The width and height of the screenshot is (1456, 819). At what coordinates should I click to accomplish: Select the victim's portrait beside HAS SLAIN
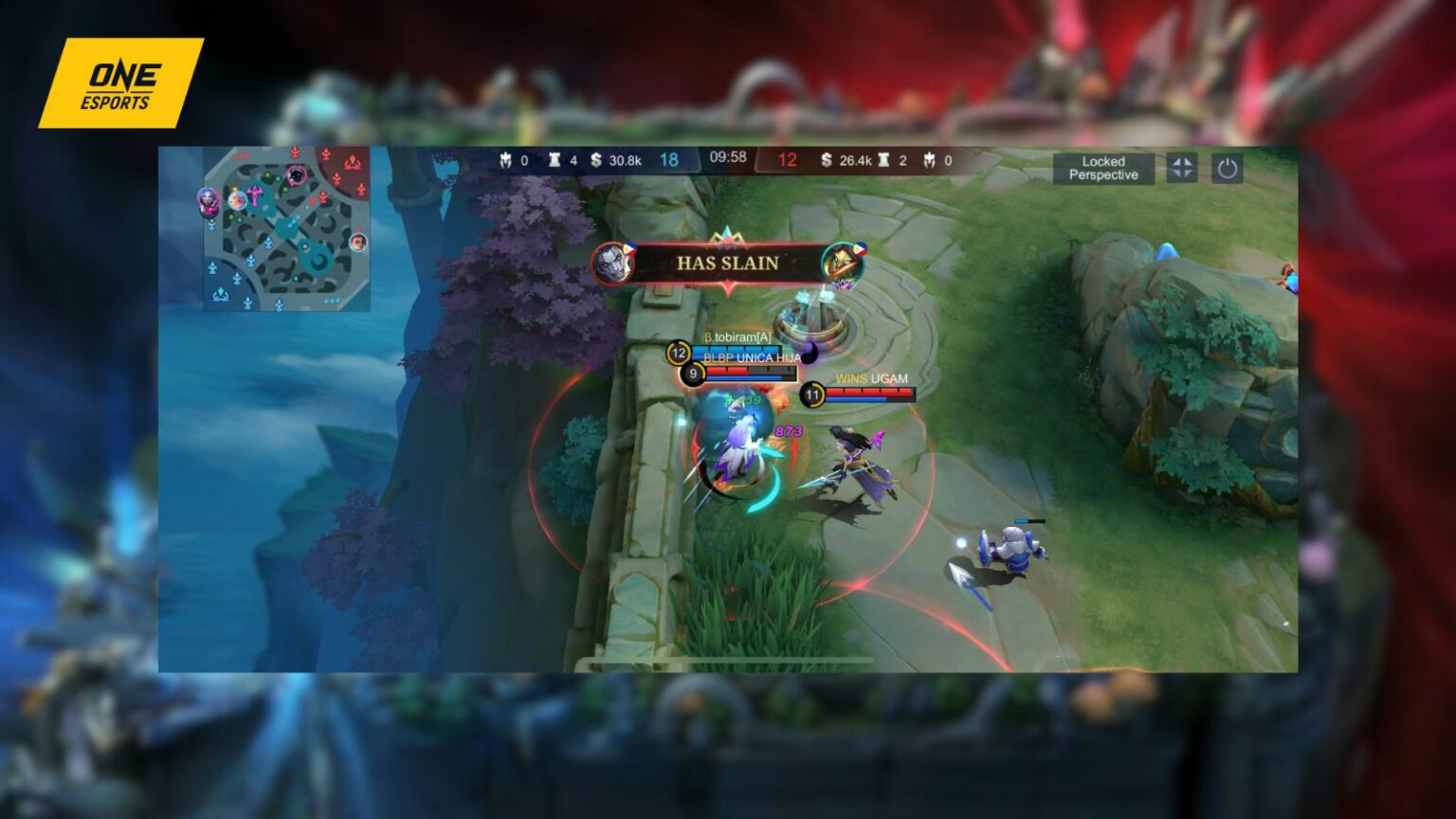(842, 264)
